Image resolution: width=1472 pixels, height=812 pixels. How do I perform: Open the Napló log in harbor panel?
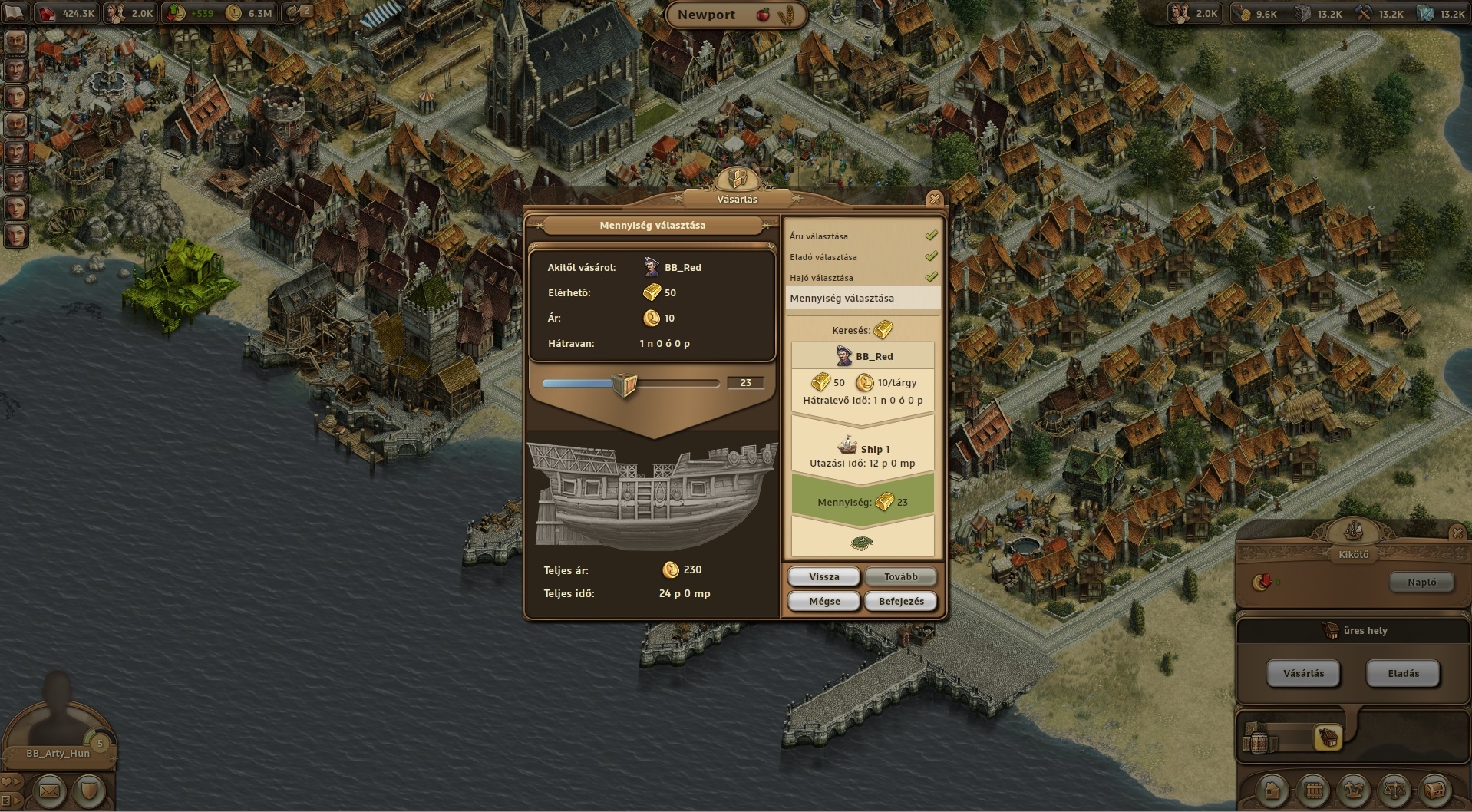1421,583
